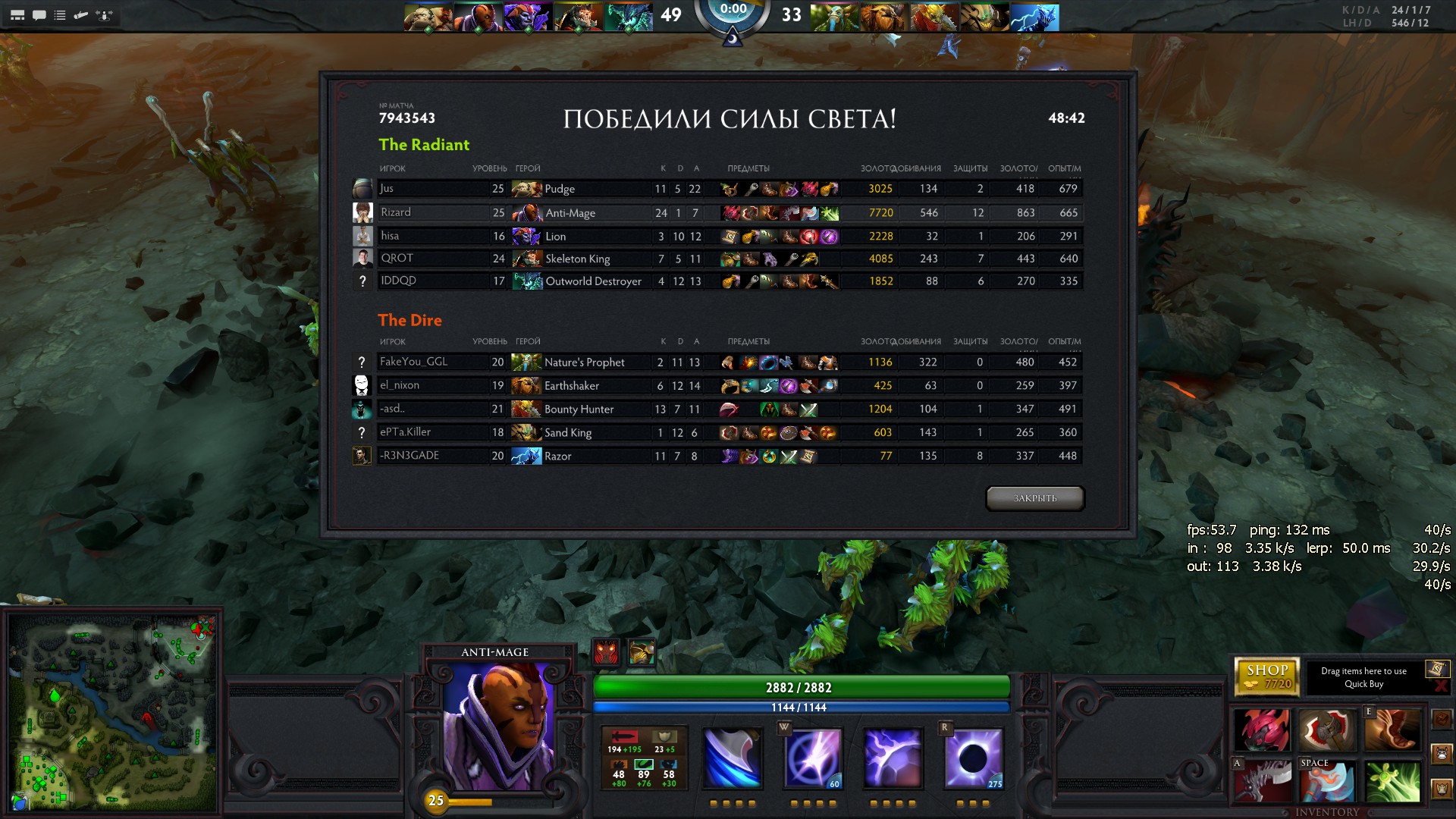The height and width of the screenshot is (819, 1456).
Task: Select the Butterfly green sword item
Action: 1392,781
